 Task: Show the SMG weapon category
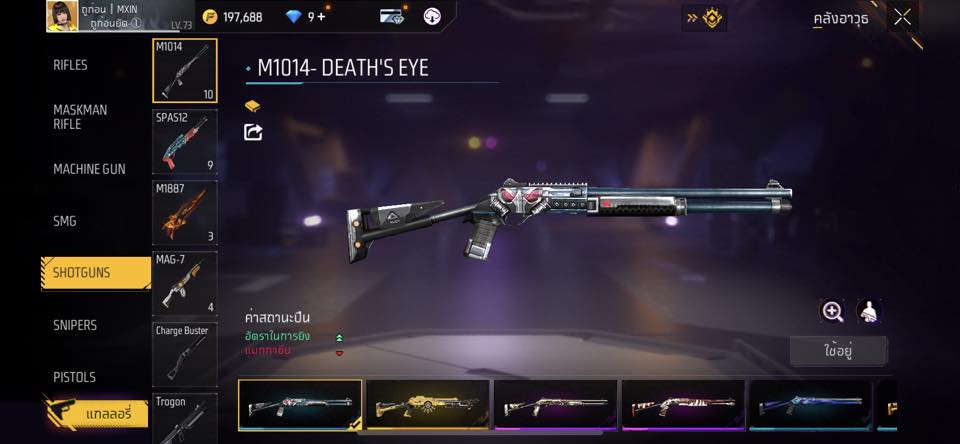65,221
